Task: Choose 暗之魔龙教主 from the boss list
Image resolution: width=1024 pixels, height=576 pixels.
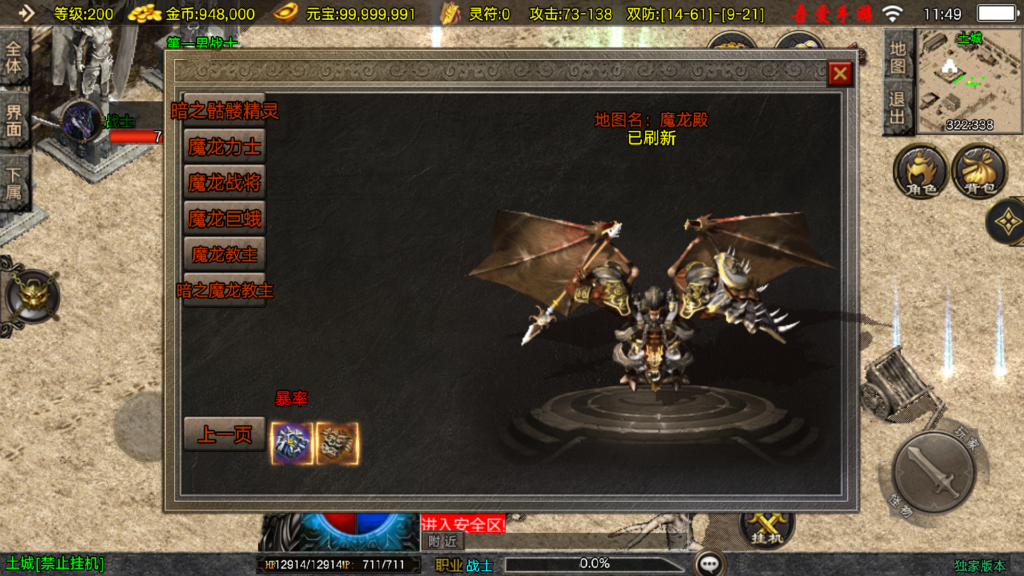Action: (x=225, y=291)
